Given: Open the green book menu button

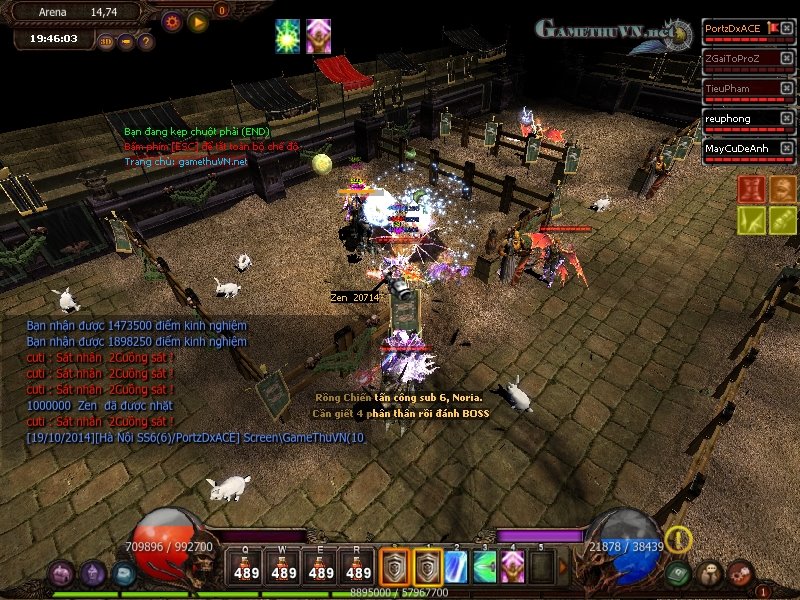Looking at the screenshot, I should pos(680,573).
